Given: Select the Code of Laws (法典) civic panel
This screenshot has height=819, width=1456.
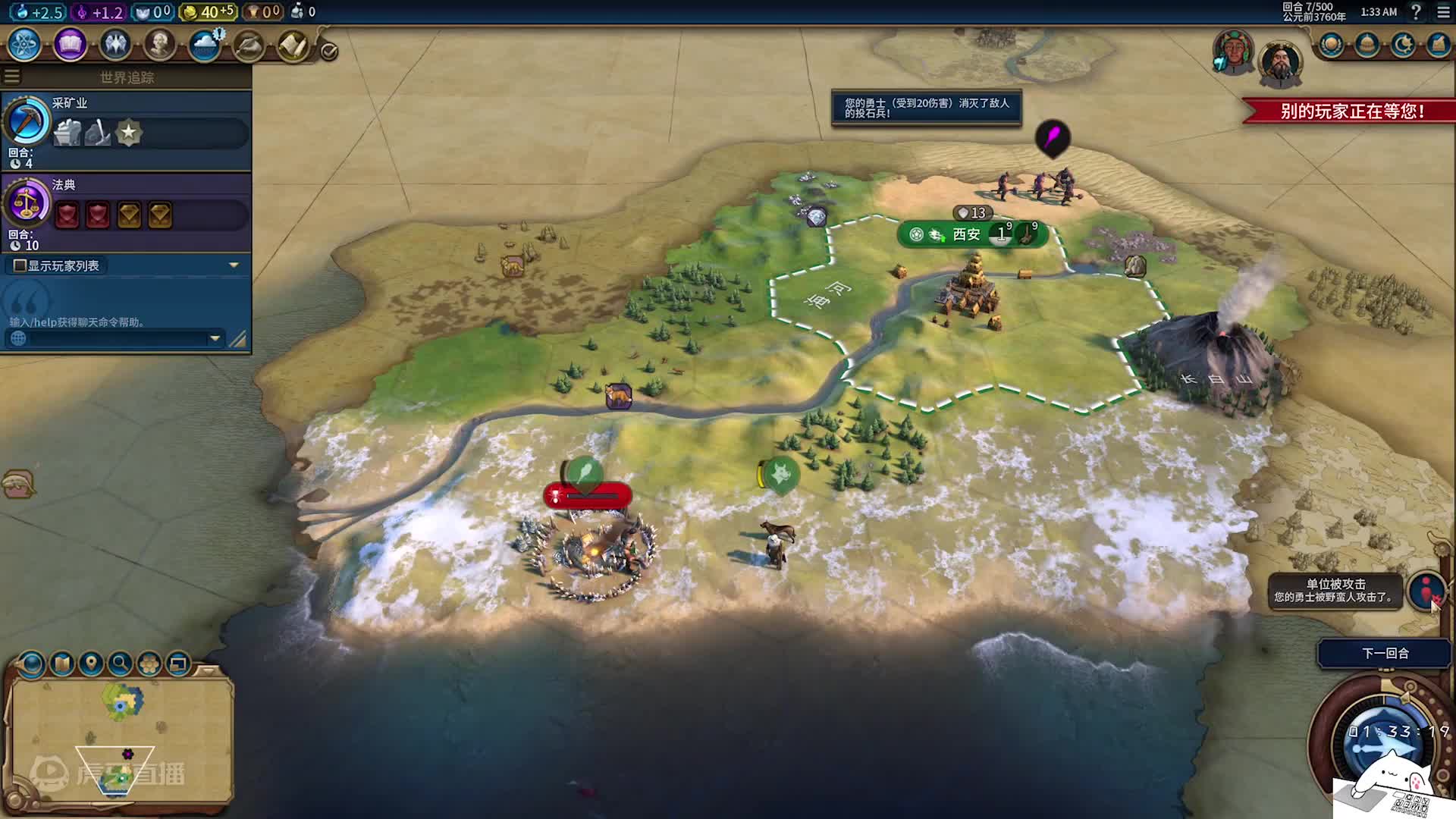Looking at the screenshot, I should coord(126,212).
